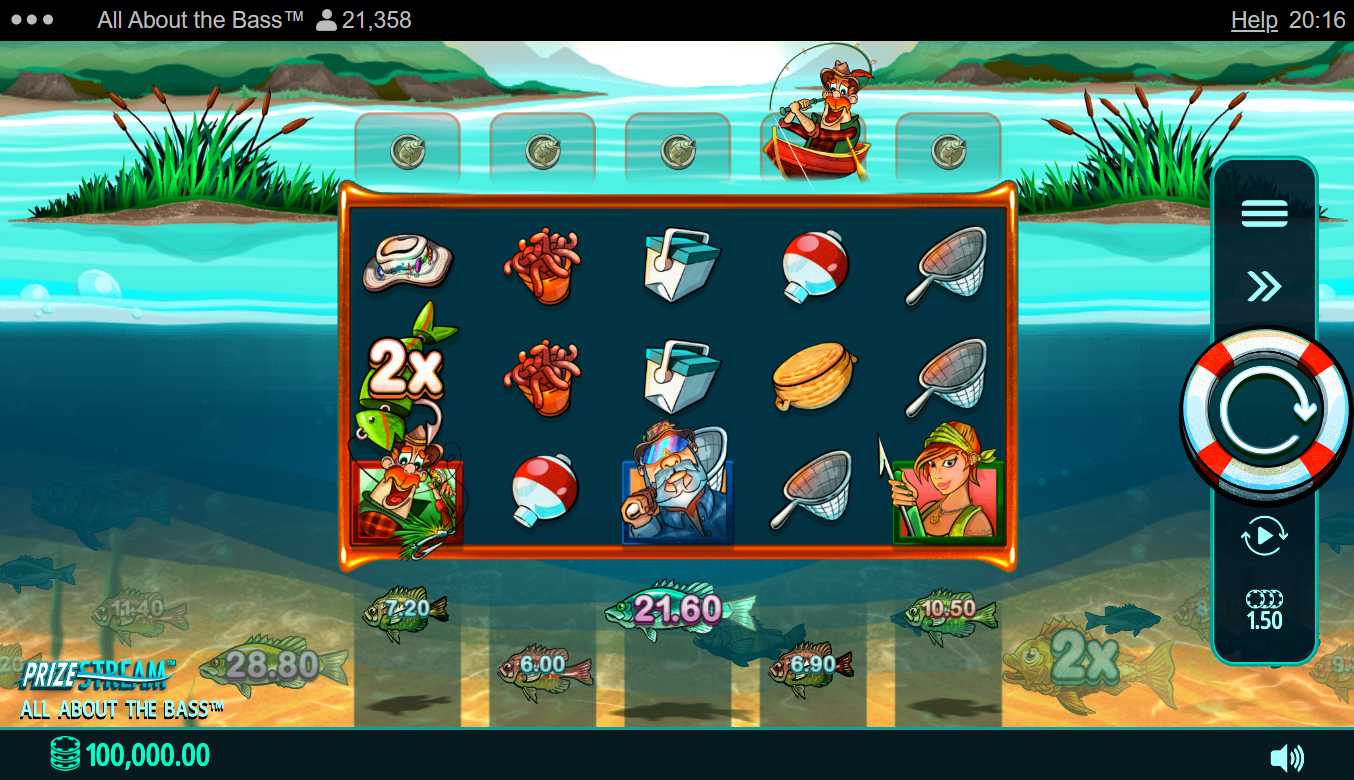Activate the quick spin double-arrow button
The height and width of the screenshot is (780, 1354).
click(1264, 288)
